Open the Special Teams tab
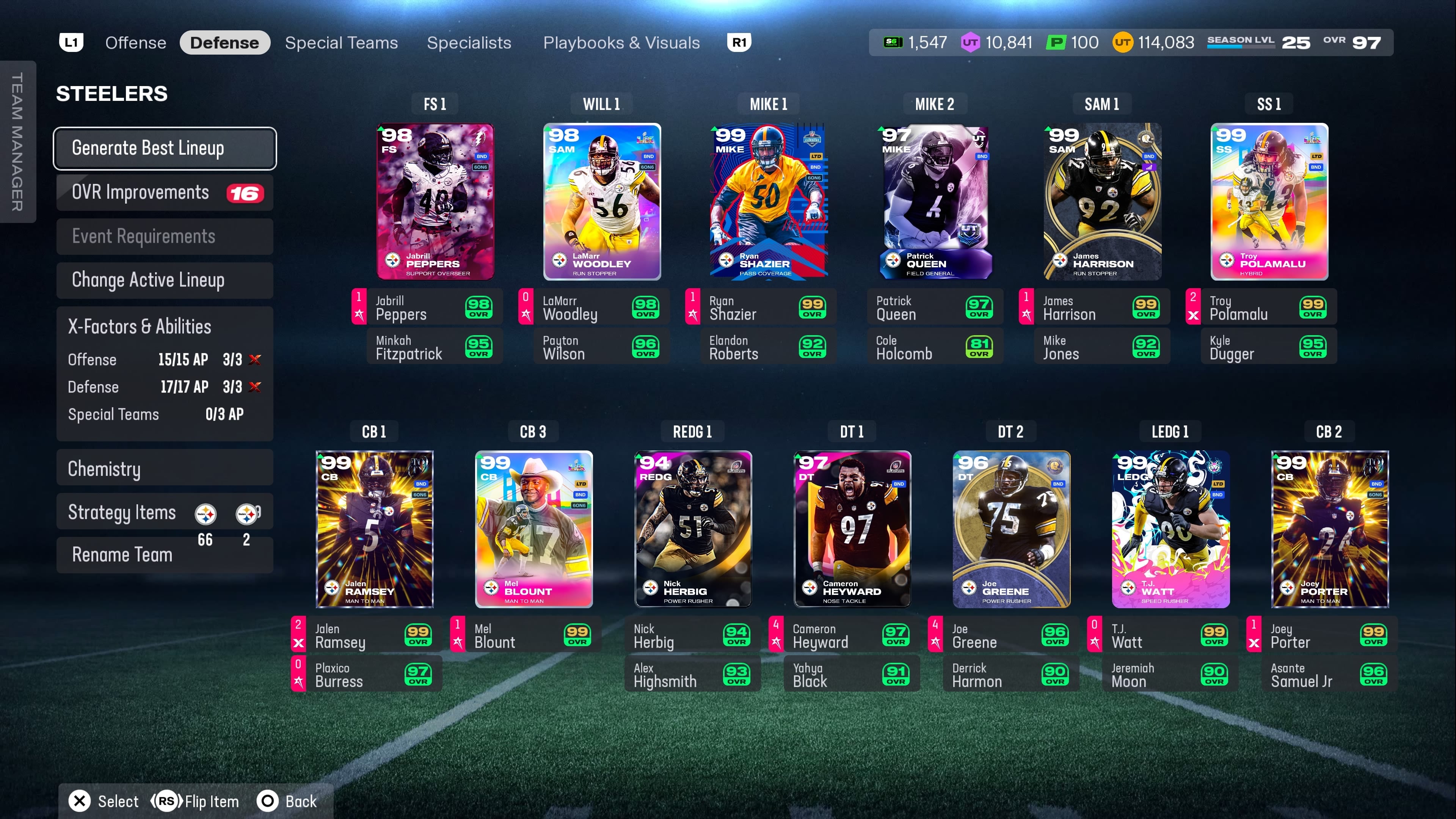The height and width of the screenshot is (819, 1456). tap(341, 43)
